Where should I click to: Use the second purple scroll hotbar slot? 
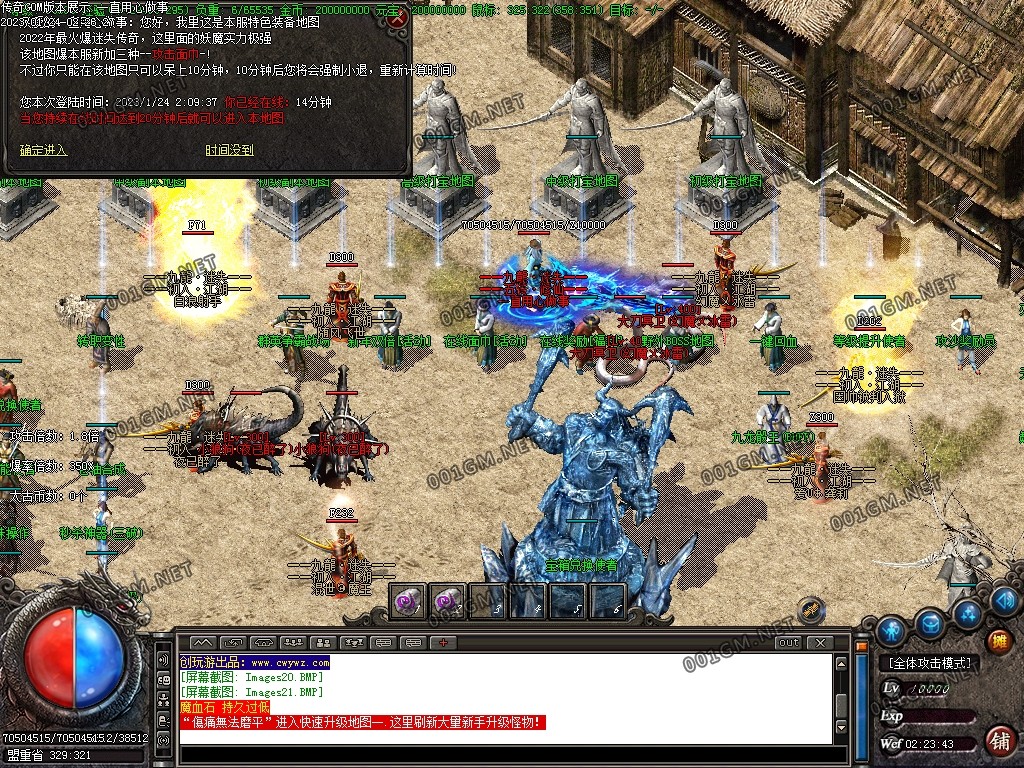coord(447,601)
